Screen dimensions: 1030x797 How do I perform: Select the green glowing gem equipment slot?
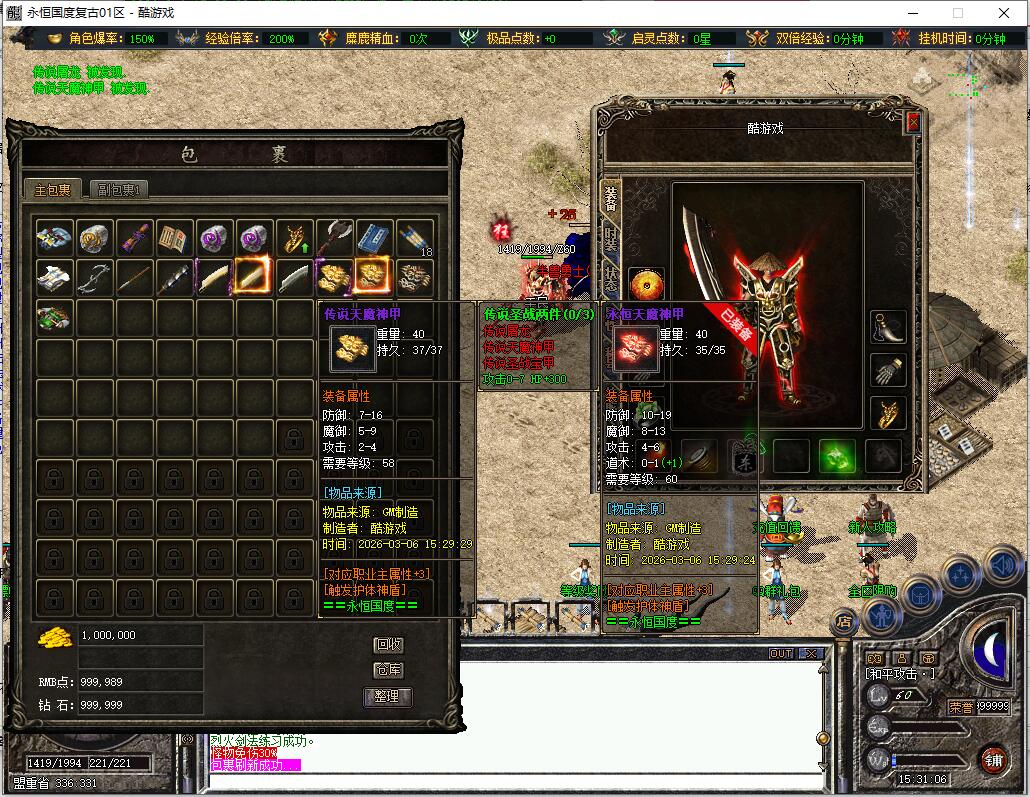[x=837, y=456]
